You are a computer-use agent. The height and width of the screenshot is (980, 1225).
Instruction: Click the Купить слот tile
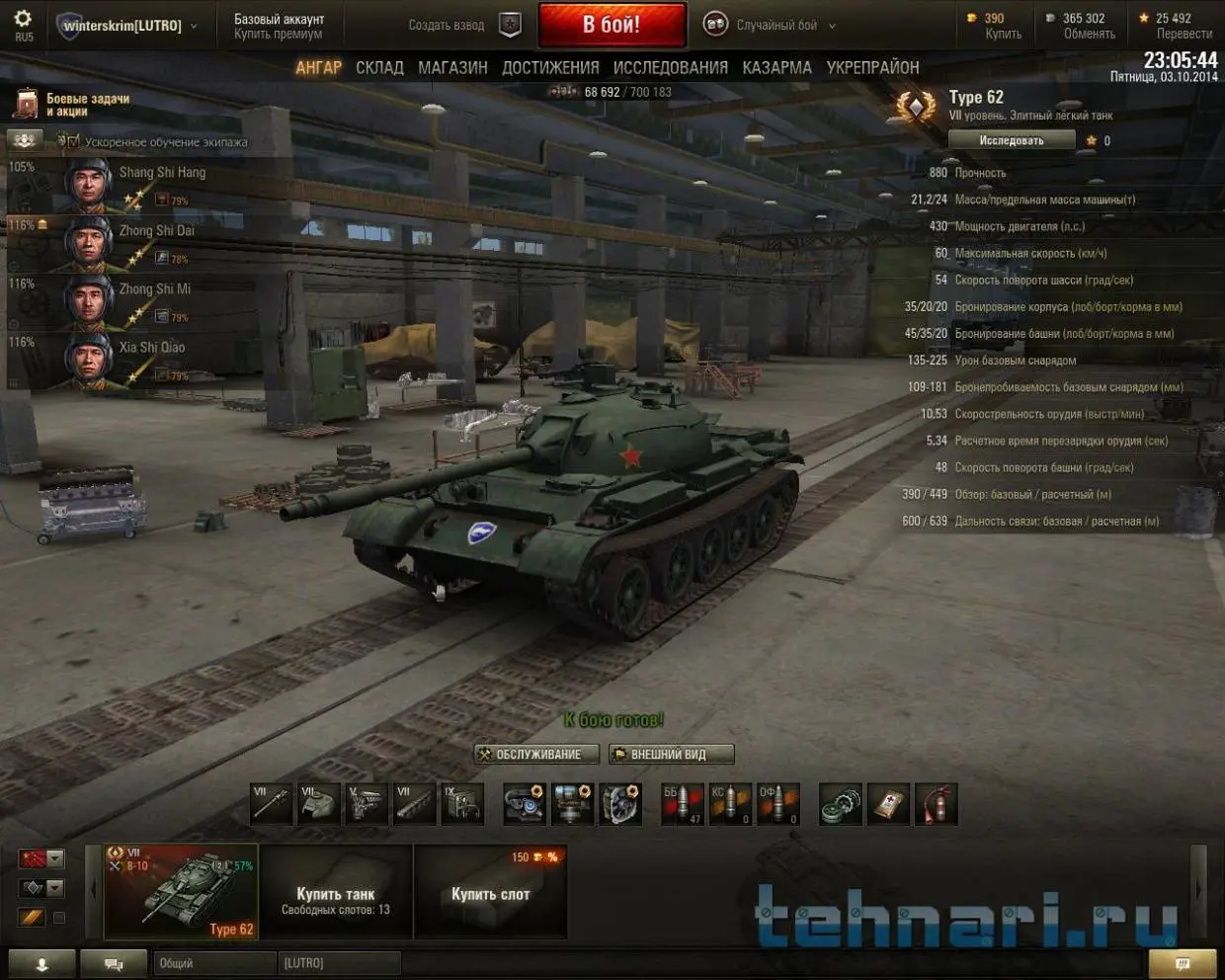(490, 891)
